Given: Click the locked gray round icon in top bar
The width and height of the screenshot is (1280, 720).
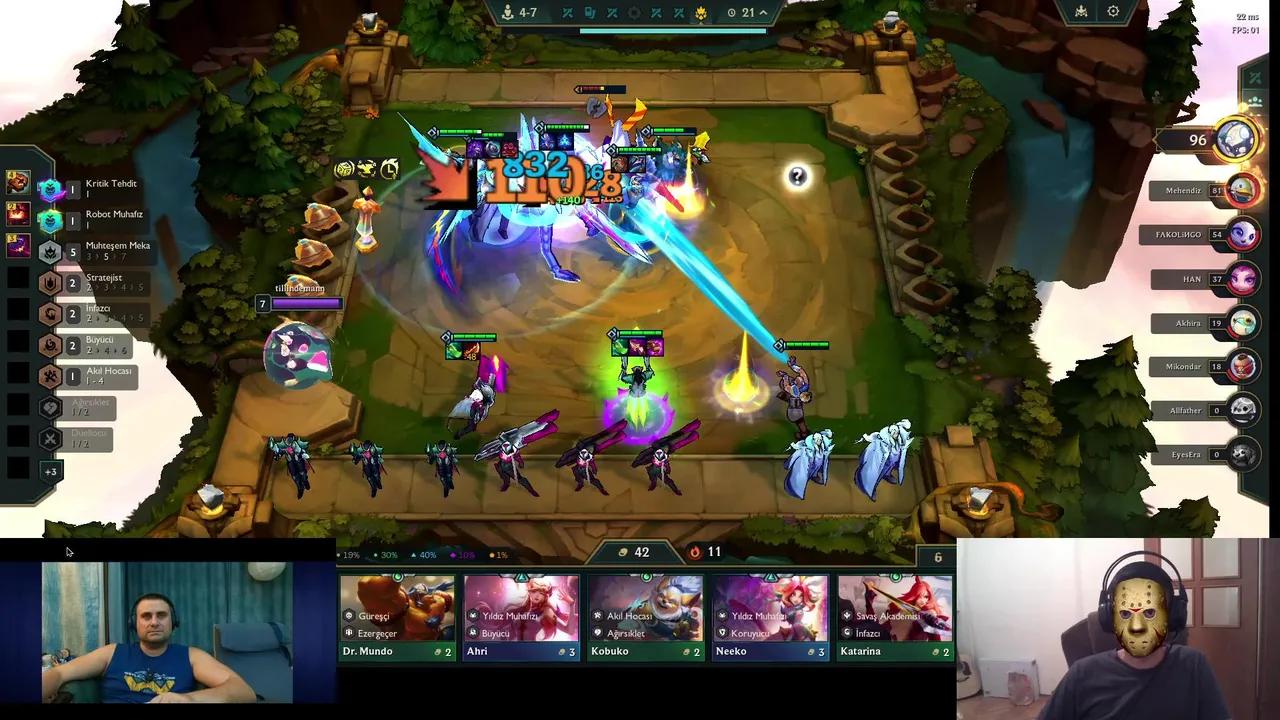Looking at the screenshot, I should [x=634, y=12].
